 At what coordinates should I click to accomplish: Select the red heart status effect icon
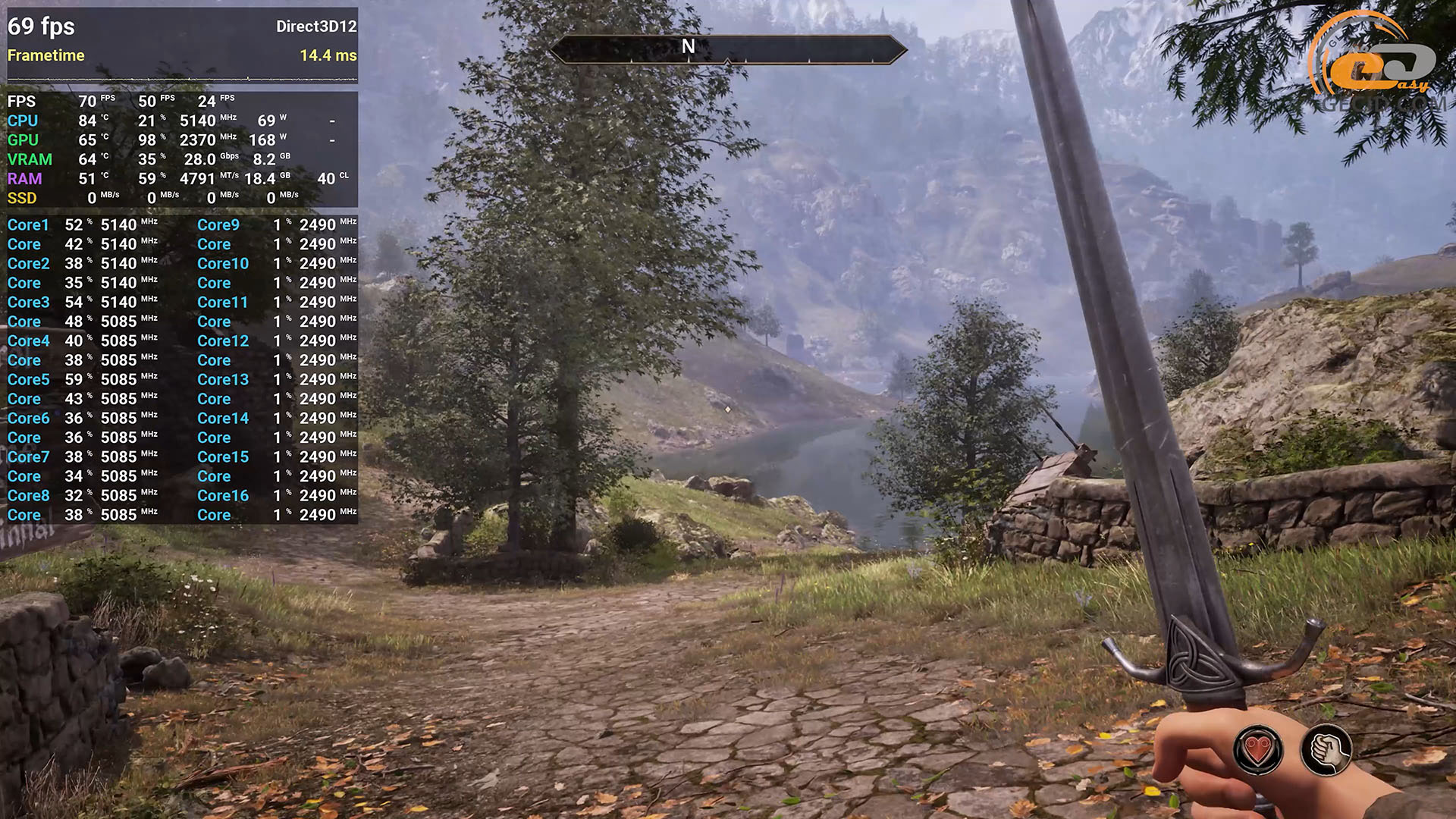point(1258,750)
